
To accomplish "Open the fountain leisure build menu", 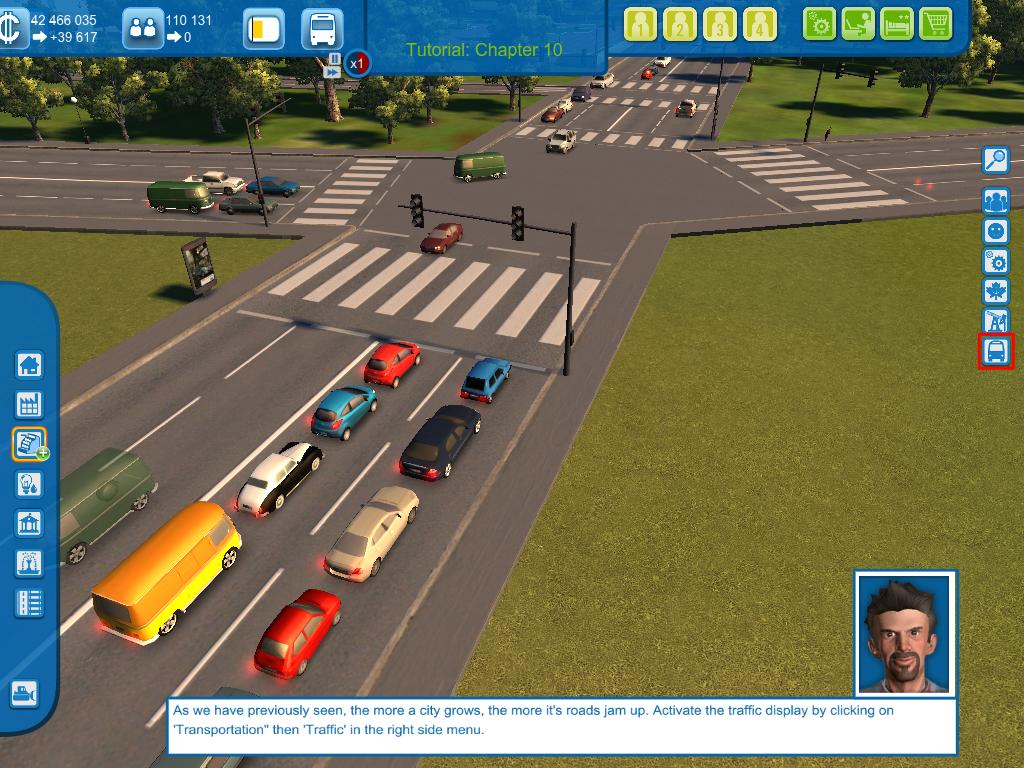I will click(29, 563).
